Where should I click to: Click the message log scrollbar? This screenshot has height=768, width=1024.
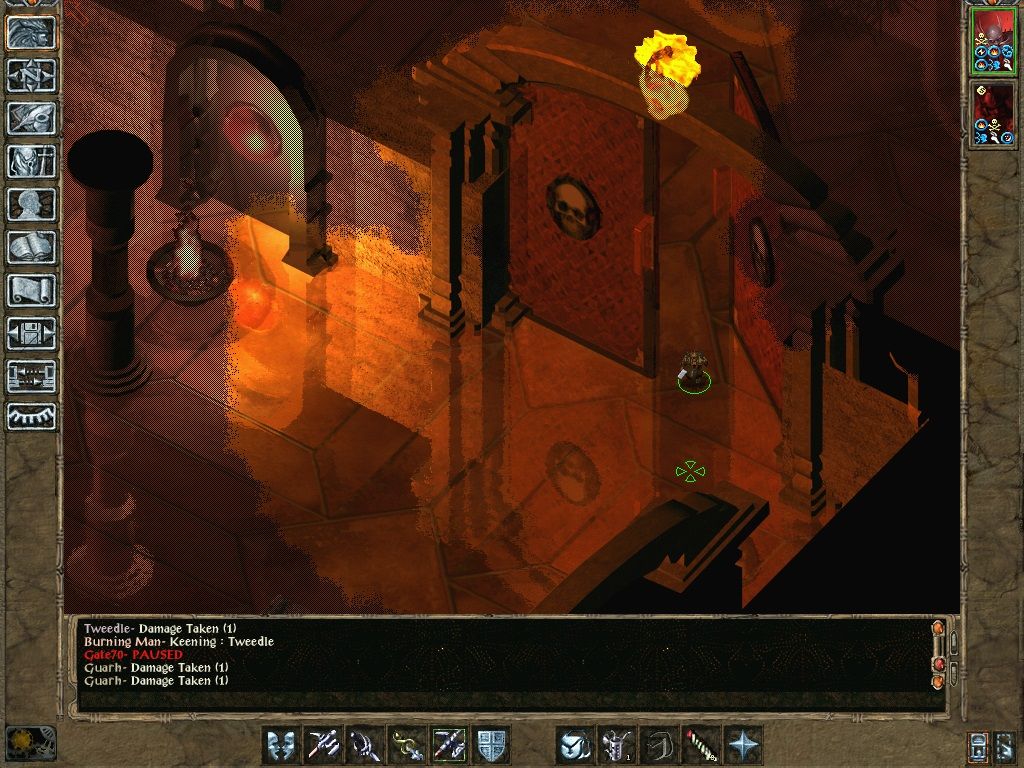click(938, 655)
